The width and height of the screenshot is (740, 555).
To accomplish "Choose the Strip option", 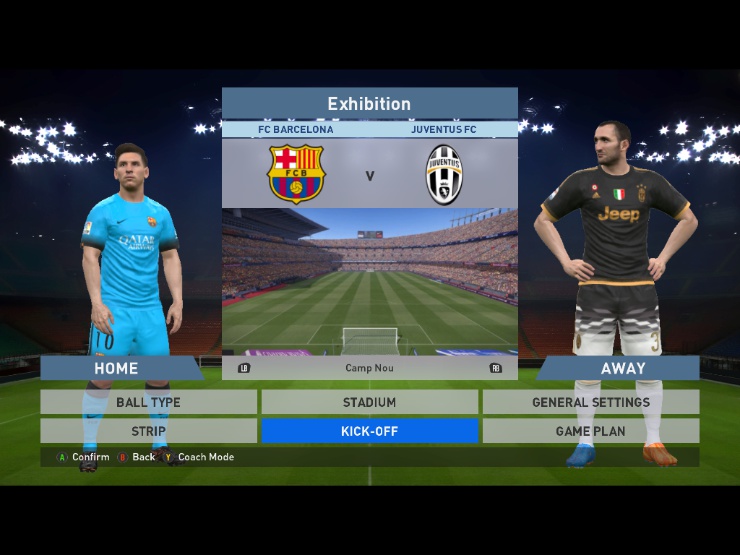I will (149, 431).
